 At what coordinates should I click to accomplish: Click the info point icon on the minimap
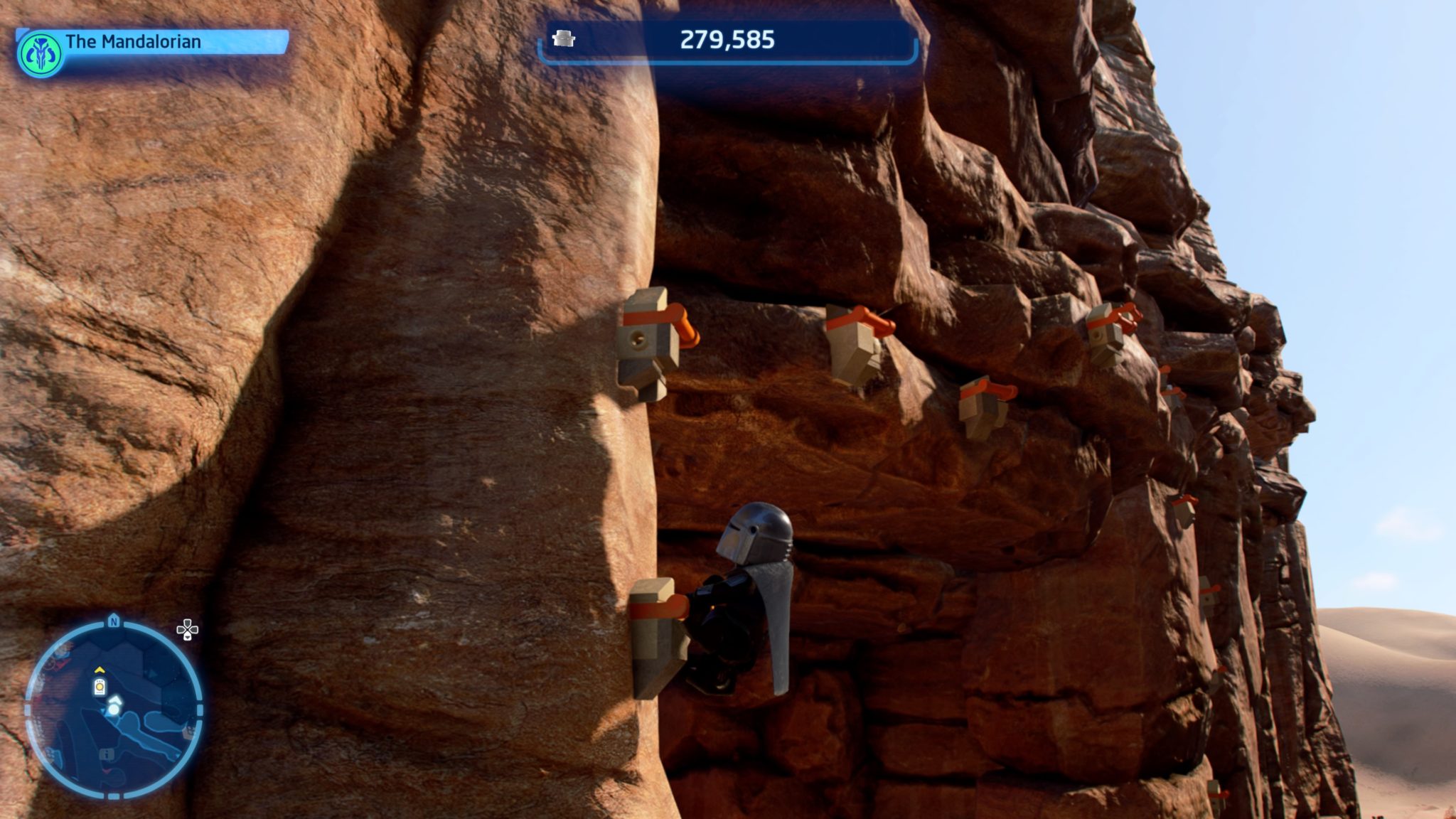click(107, 754)
